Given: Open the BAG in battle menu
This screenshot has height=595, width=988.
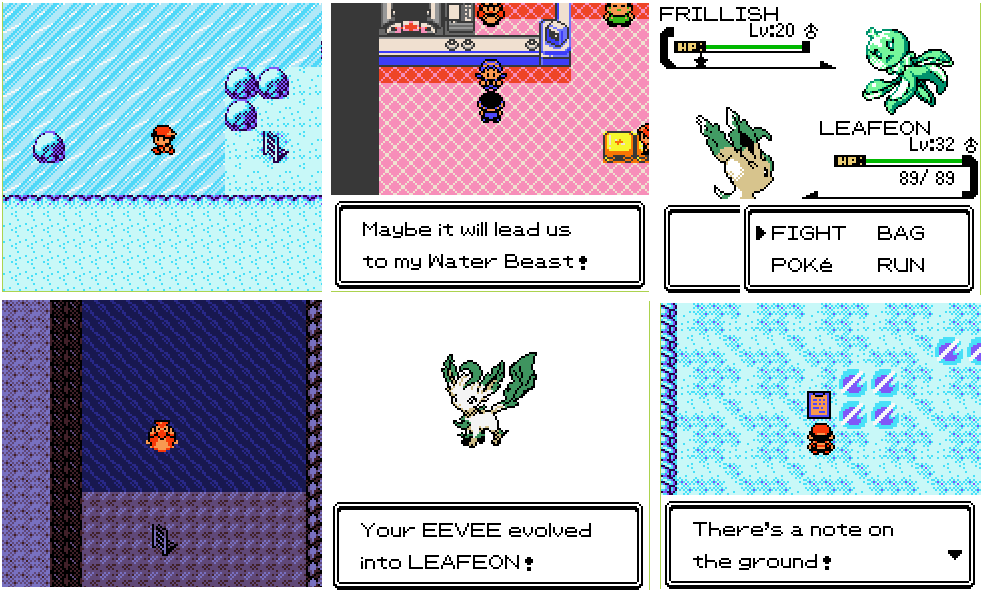Looking at the screenshot, I should coord(900,233).
